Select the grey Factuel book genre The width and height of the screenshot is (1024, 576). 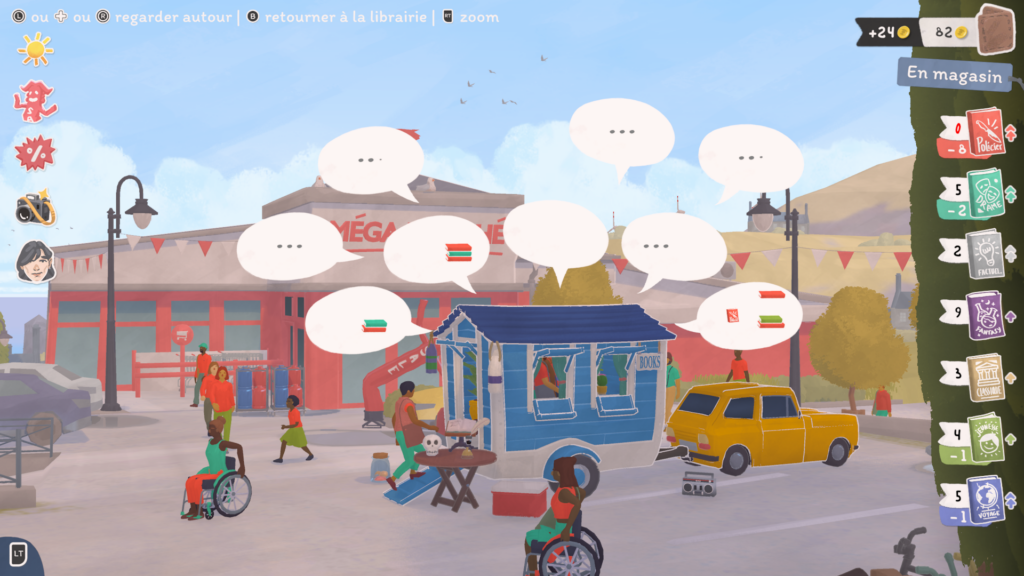(985, 254)
